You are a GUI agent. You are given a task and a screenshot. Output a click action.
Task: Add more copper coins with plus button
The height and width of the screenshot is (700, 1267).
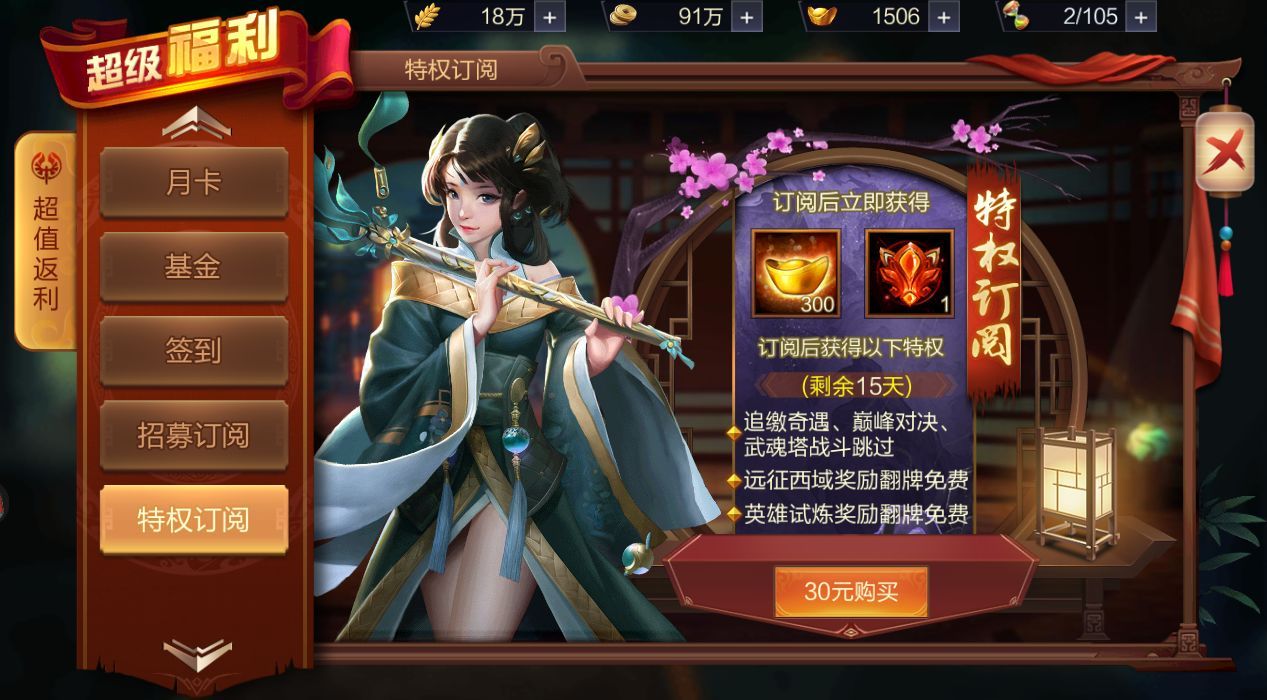746,16
